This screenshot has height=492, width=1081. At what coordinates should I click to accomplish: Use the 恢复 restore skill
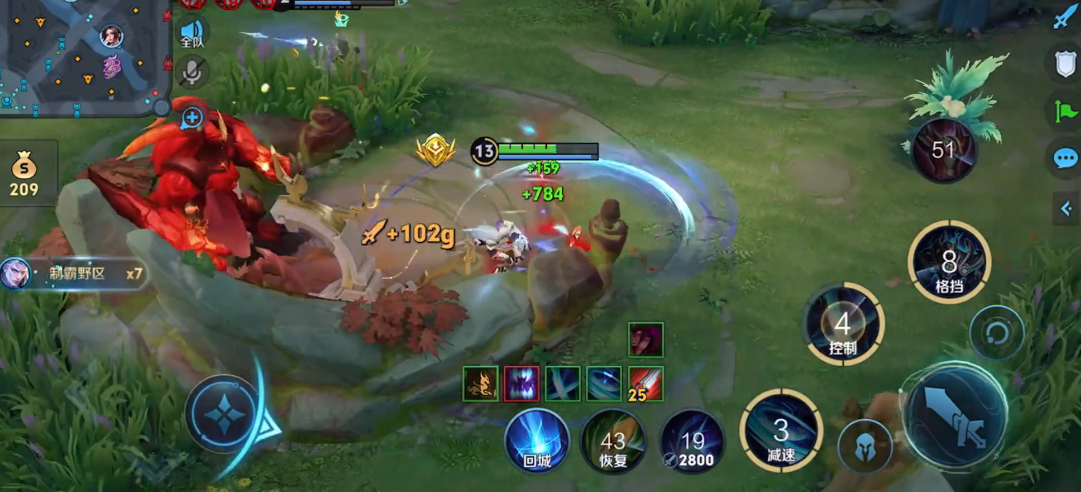point(613,441)
